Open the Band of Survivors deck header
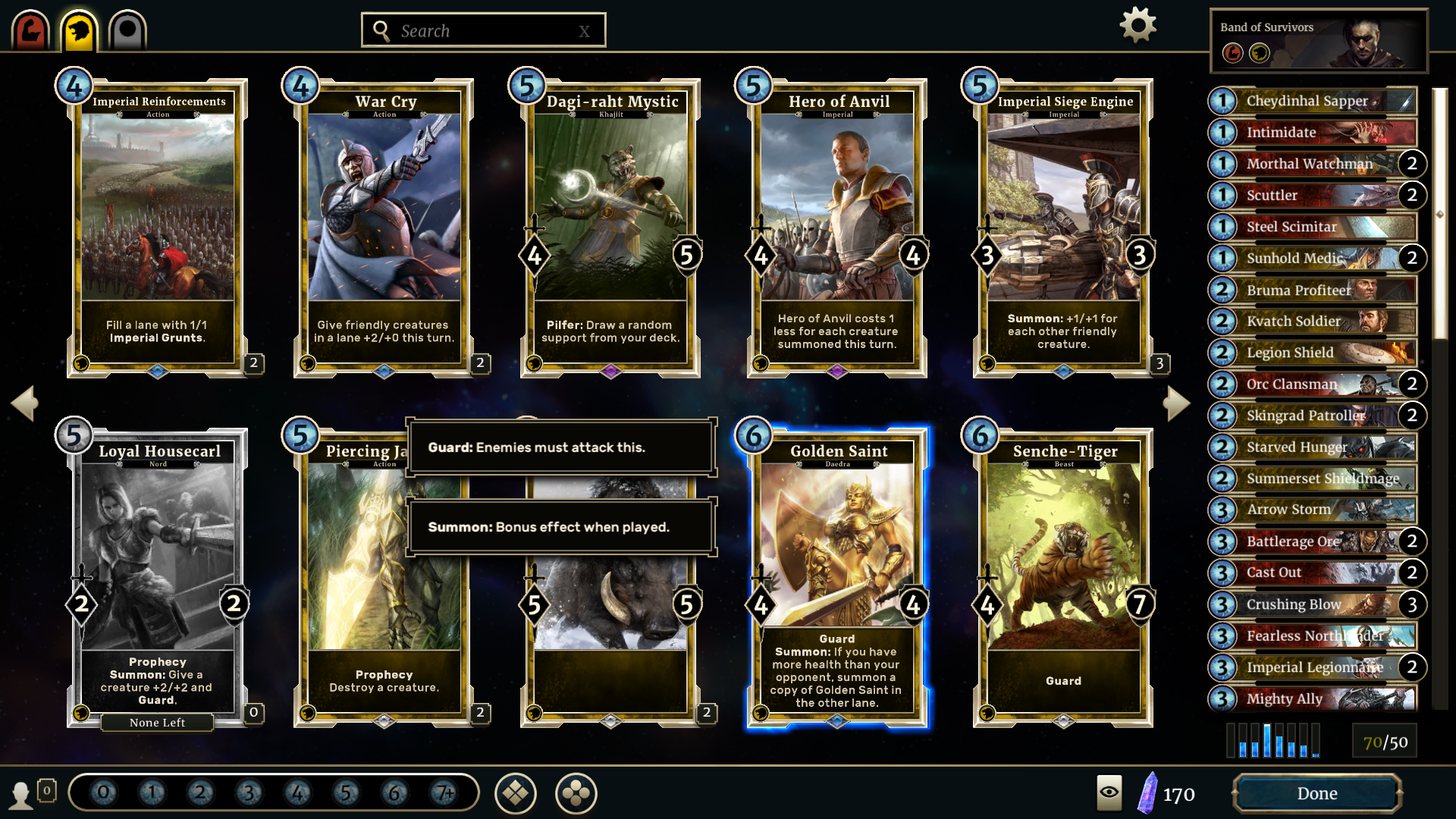The height and width of the screenshot is (819, 1456). tap(1318, 41)
